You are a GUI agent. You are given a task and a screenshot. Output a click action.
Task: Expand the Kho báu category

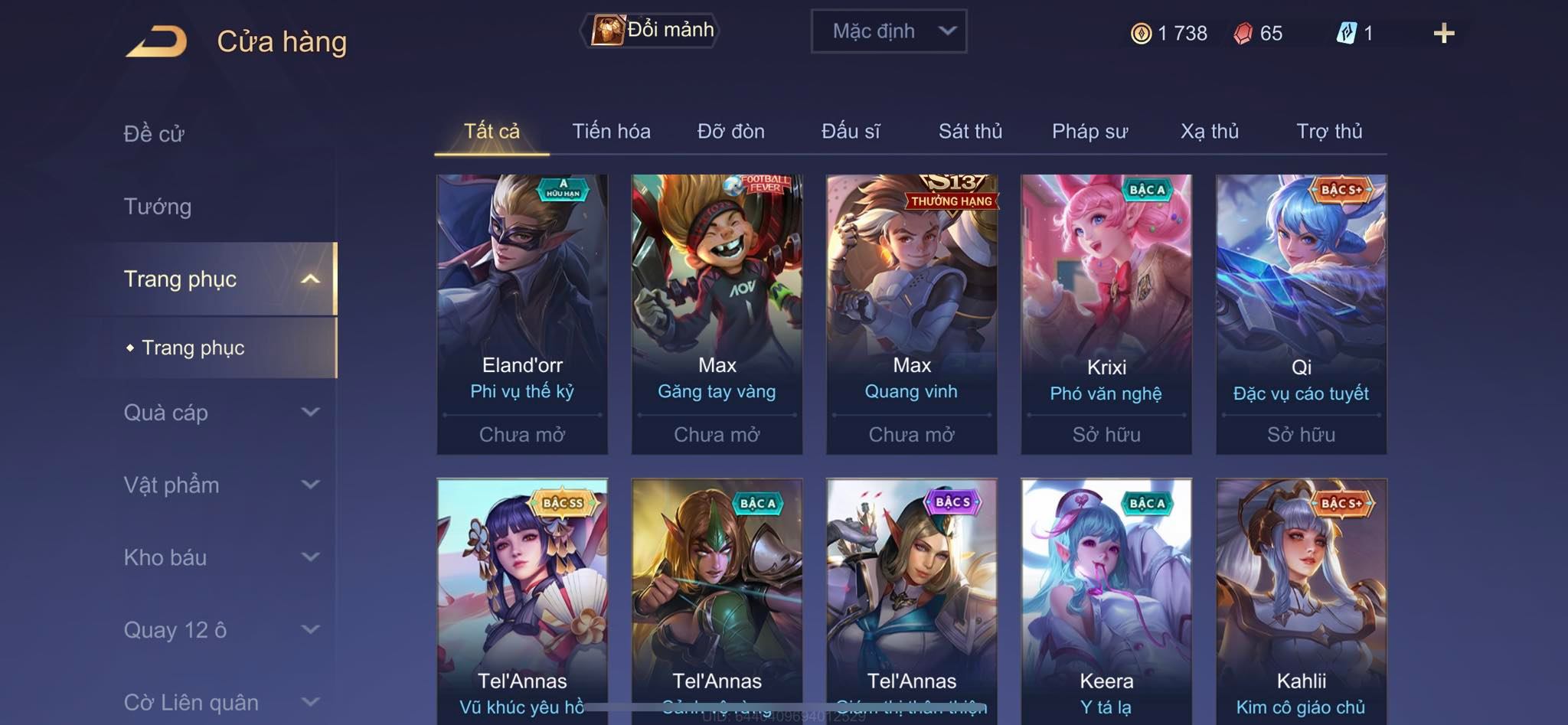coord(220,557)
